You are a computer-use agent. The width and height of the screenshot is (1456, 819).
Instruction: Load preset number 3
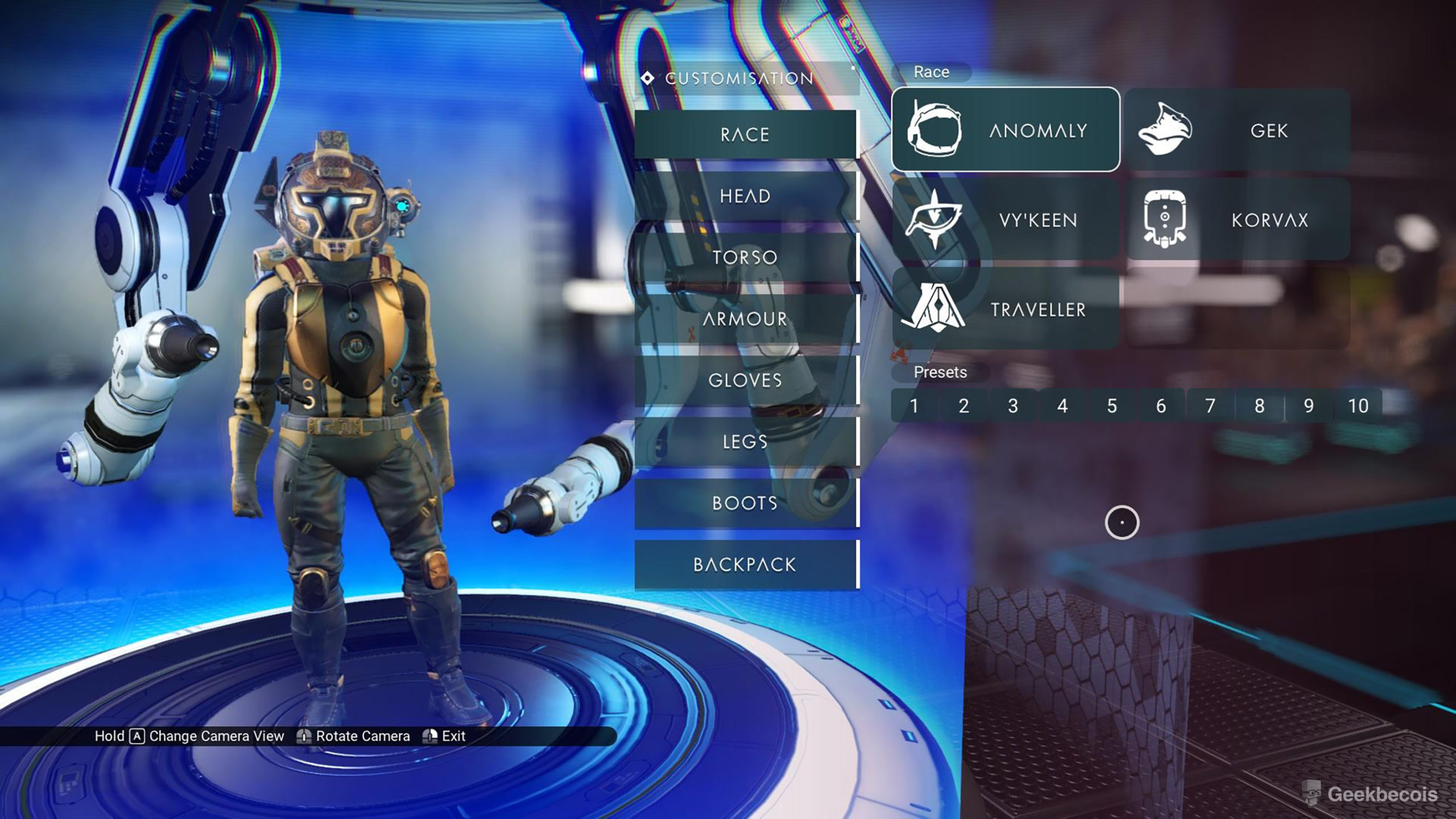[1013, 406]
